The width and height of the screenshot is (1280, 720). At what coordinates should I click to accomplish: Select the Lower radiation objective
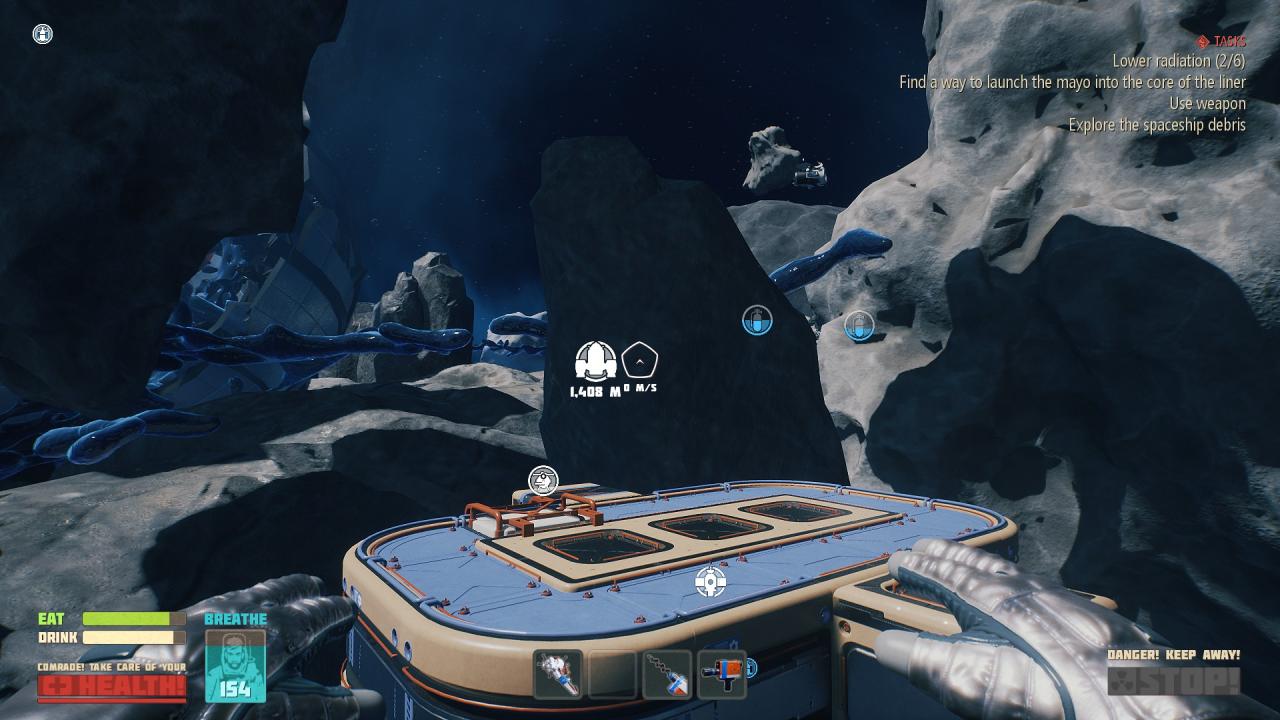pyautogui.click(x=1178, y=61)
